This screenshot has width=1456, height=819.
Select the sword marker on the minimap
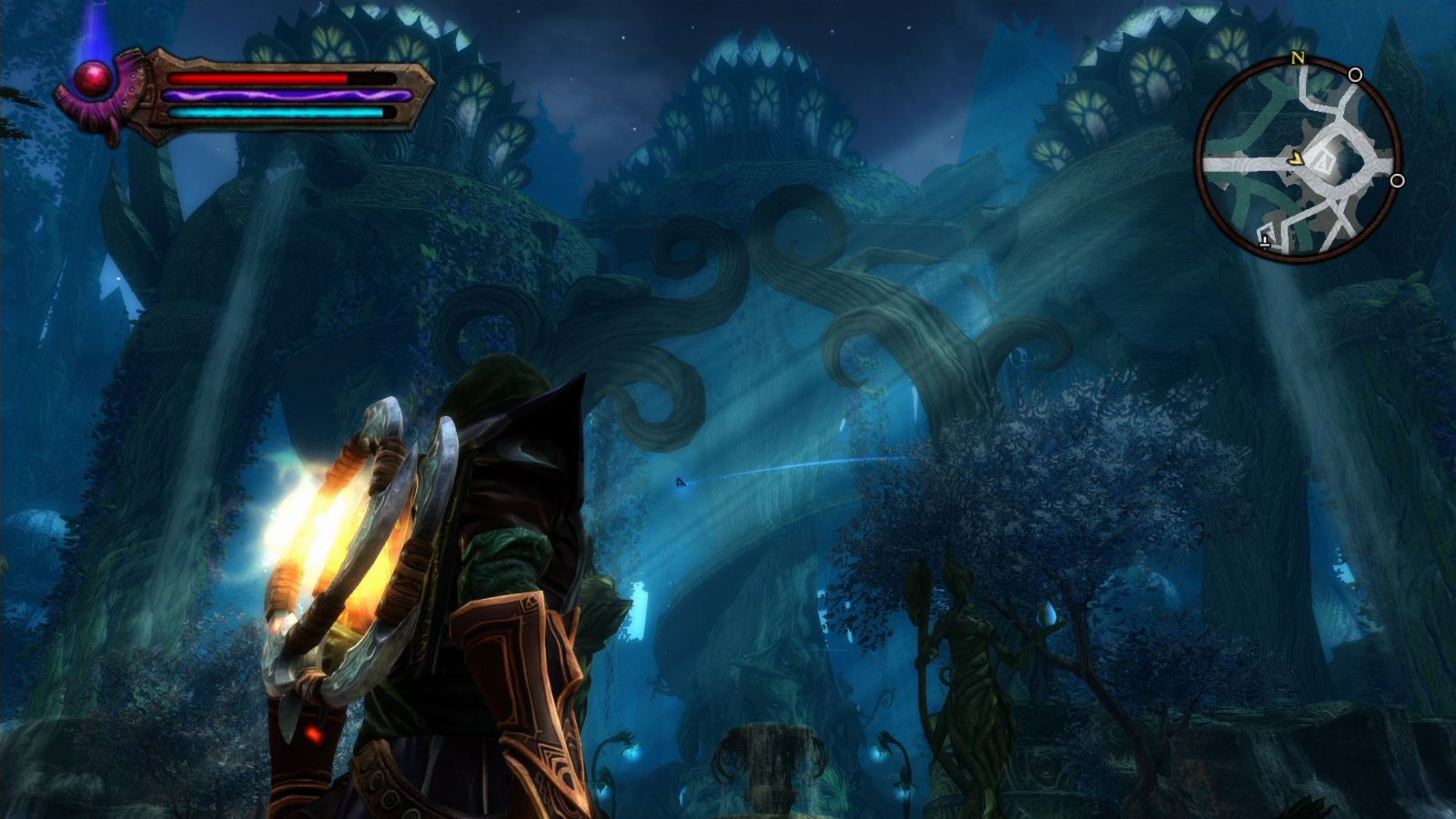1266,240
